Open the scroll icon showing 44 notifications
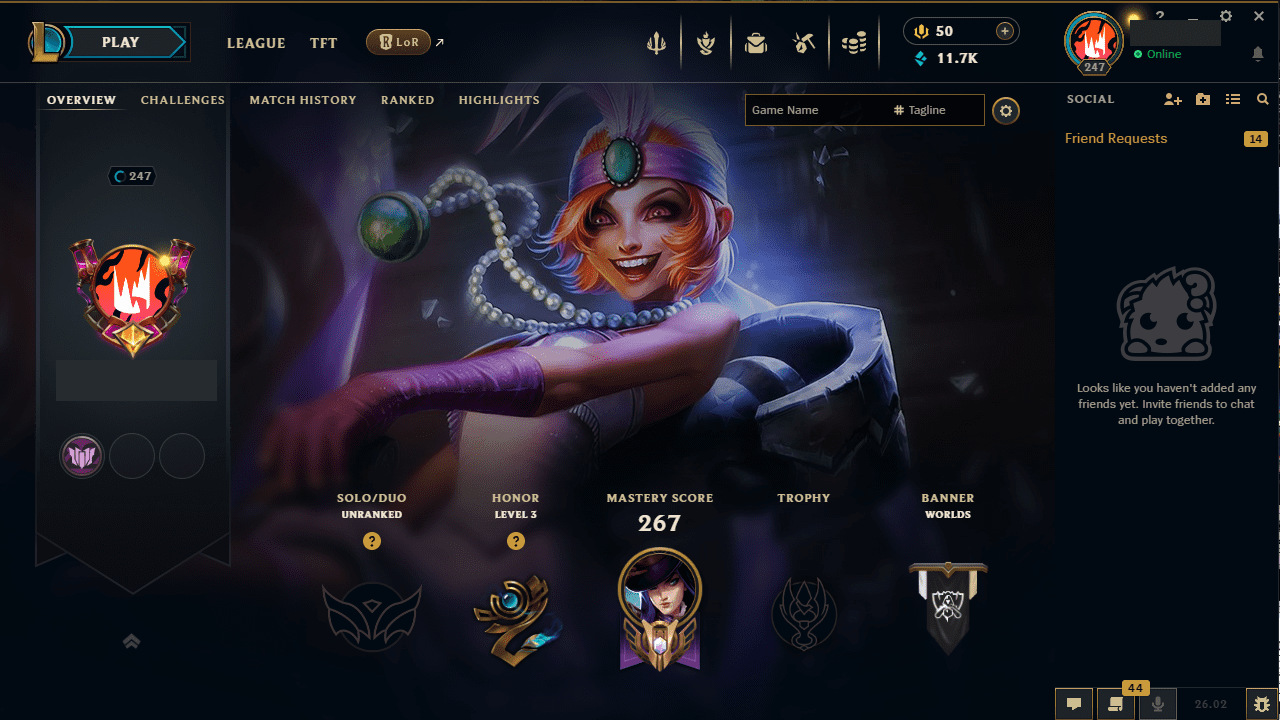The width and height of the screenshot is (1280, 720). point(1115,704)
